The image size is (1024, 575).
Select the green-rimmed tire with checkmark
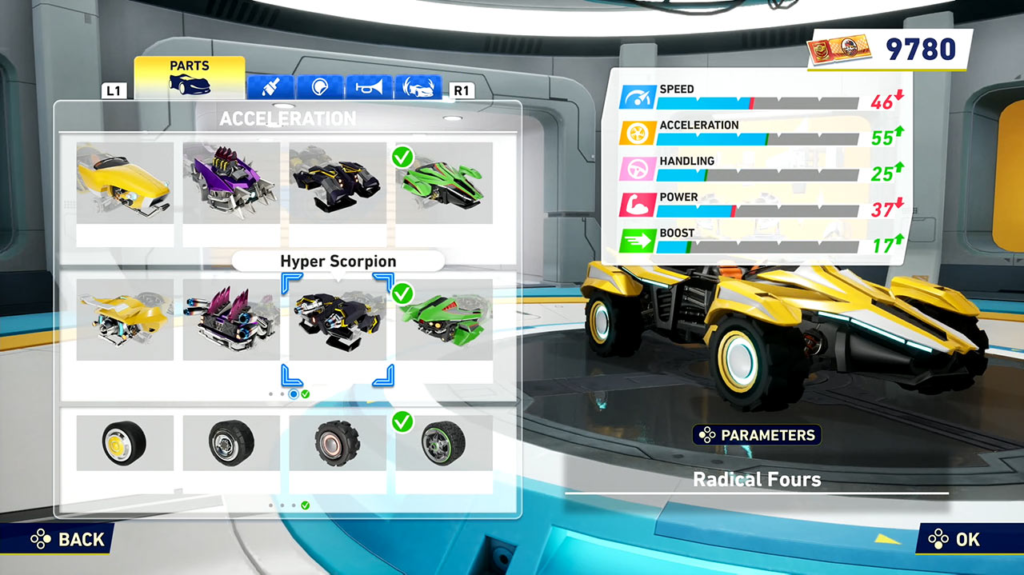click(443, 443)
